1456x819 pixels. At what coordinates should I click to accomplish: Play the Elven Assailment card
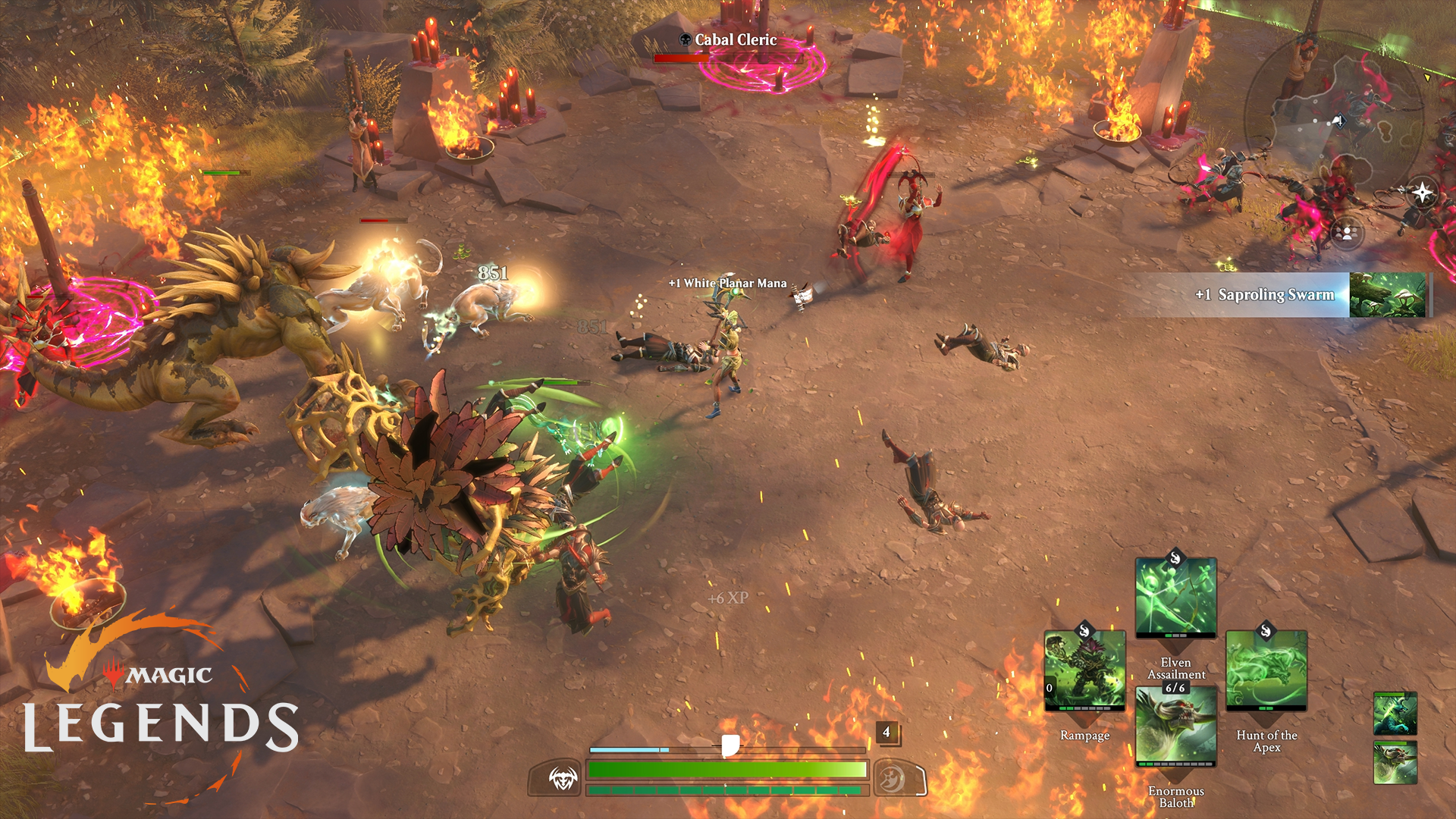(1175, 598)
